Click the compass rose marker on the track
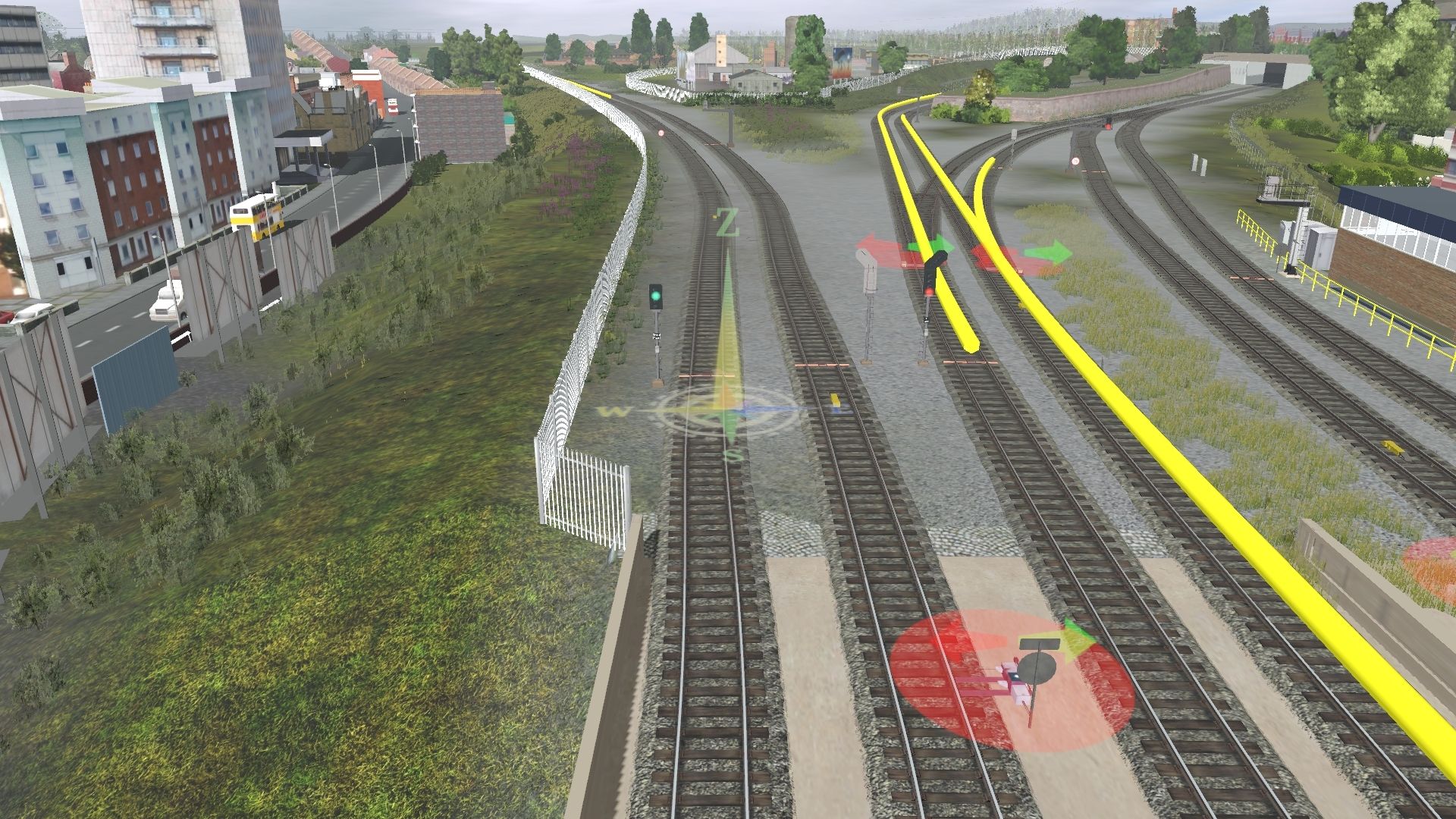 coord(727,411)
